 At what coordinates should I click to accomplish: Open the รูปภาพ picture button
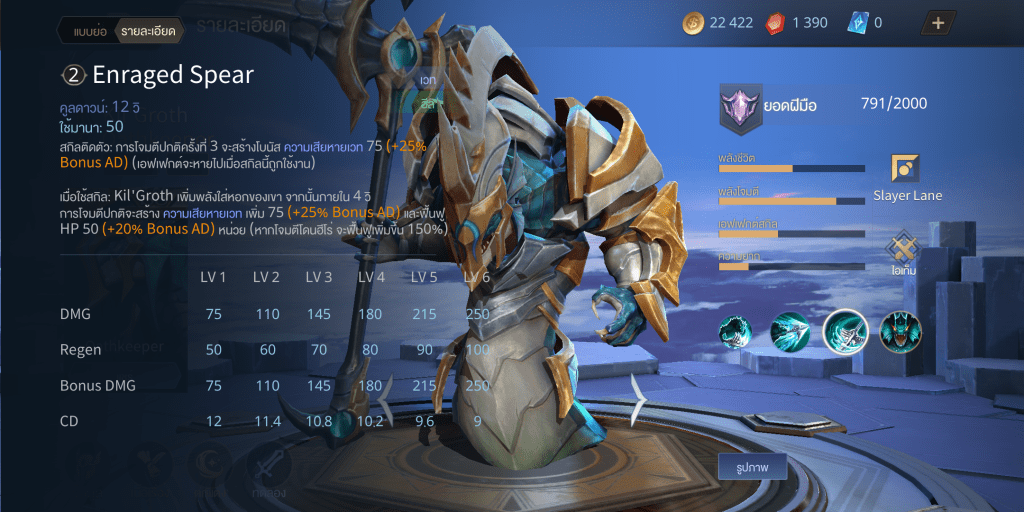[752, 466]
